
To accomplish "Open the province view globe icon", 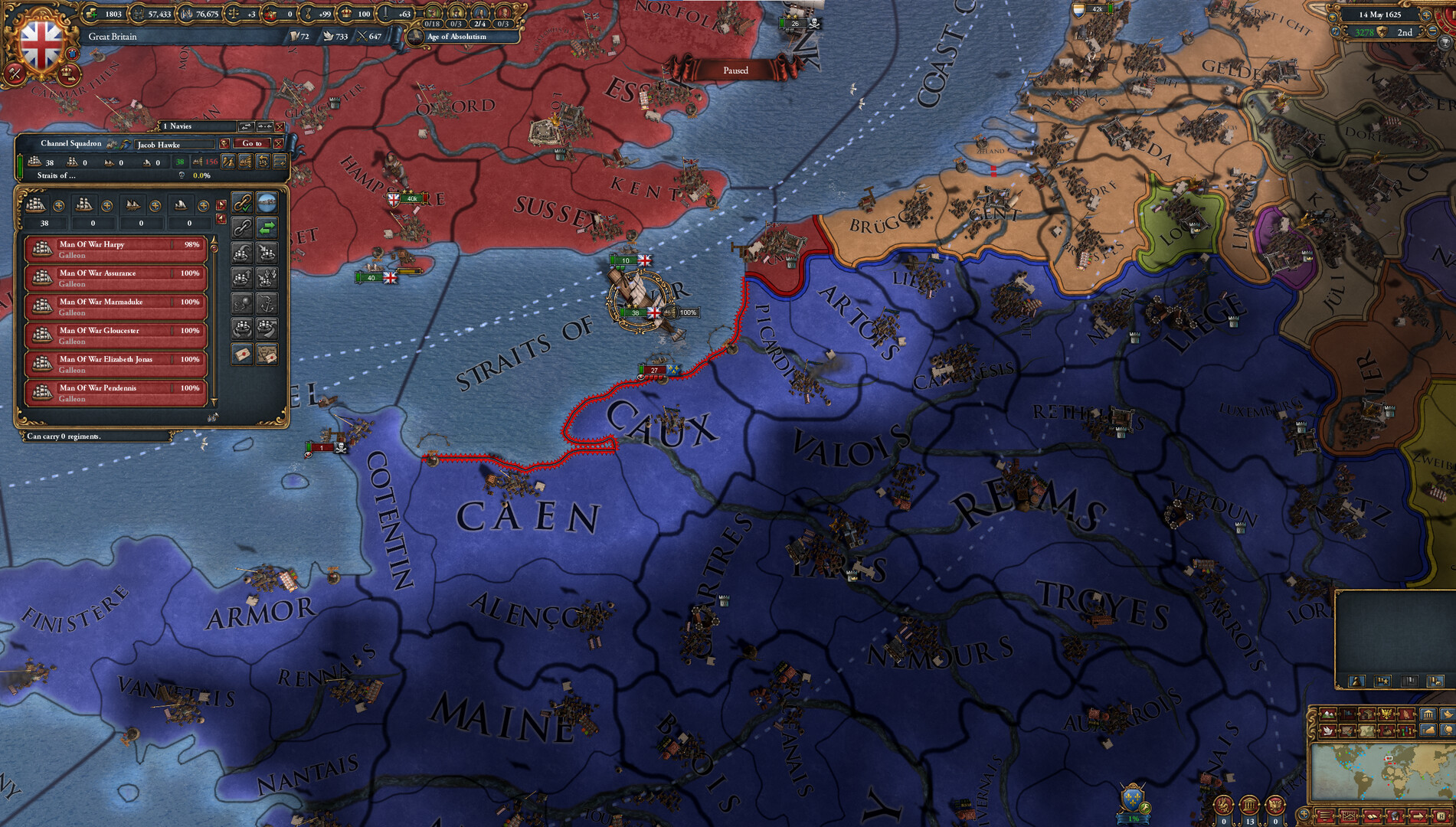I will tap(267, 204).
